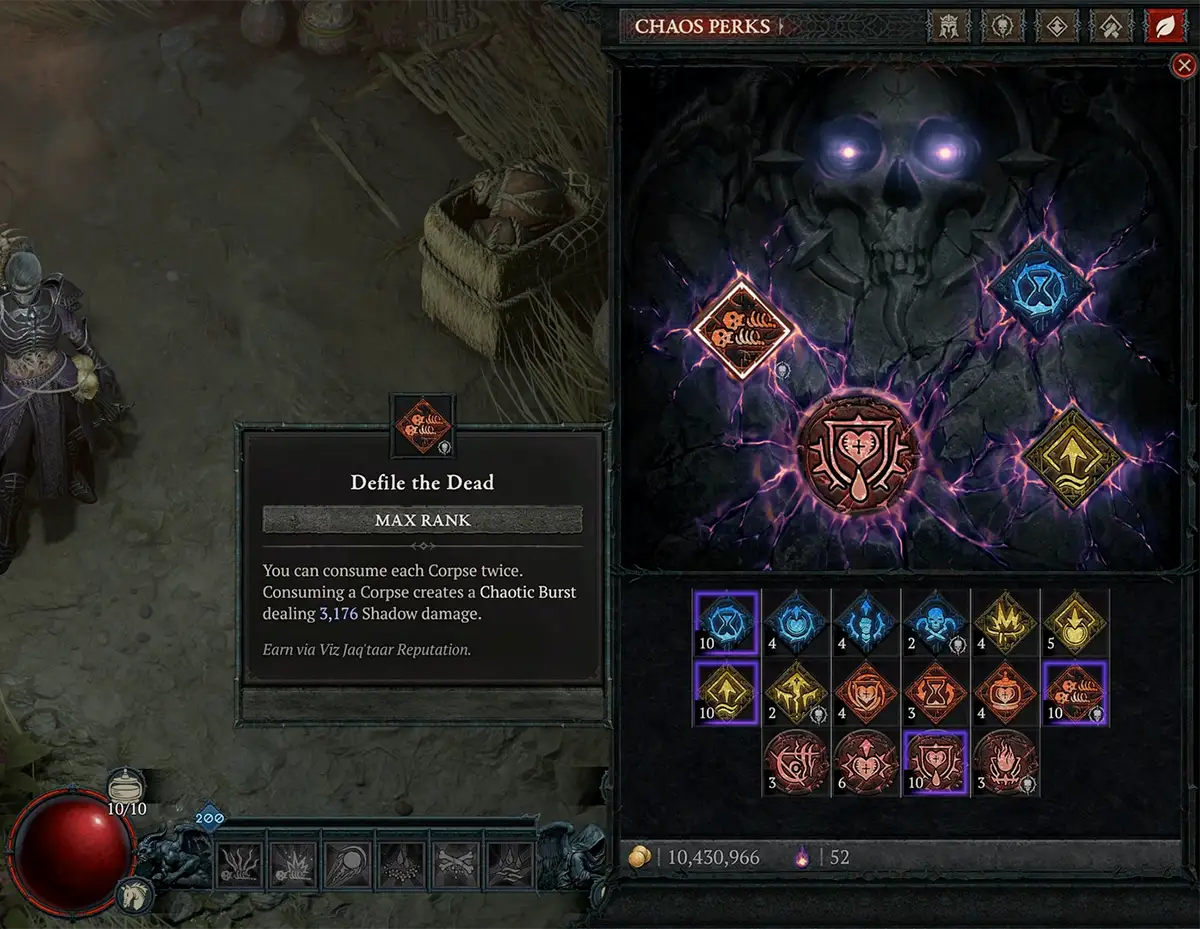Choose the blue fist perk in list
Image resolution: width=1200 pixels, height=929 pixels.
click(x=865, y=622)
